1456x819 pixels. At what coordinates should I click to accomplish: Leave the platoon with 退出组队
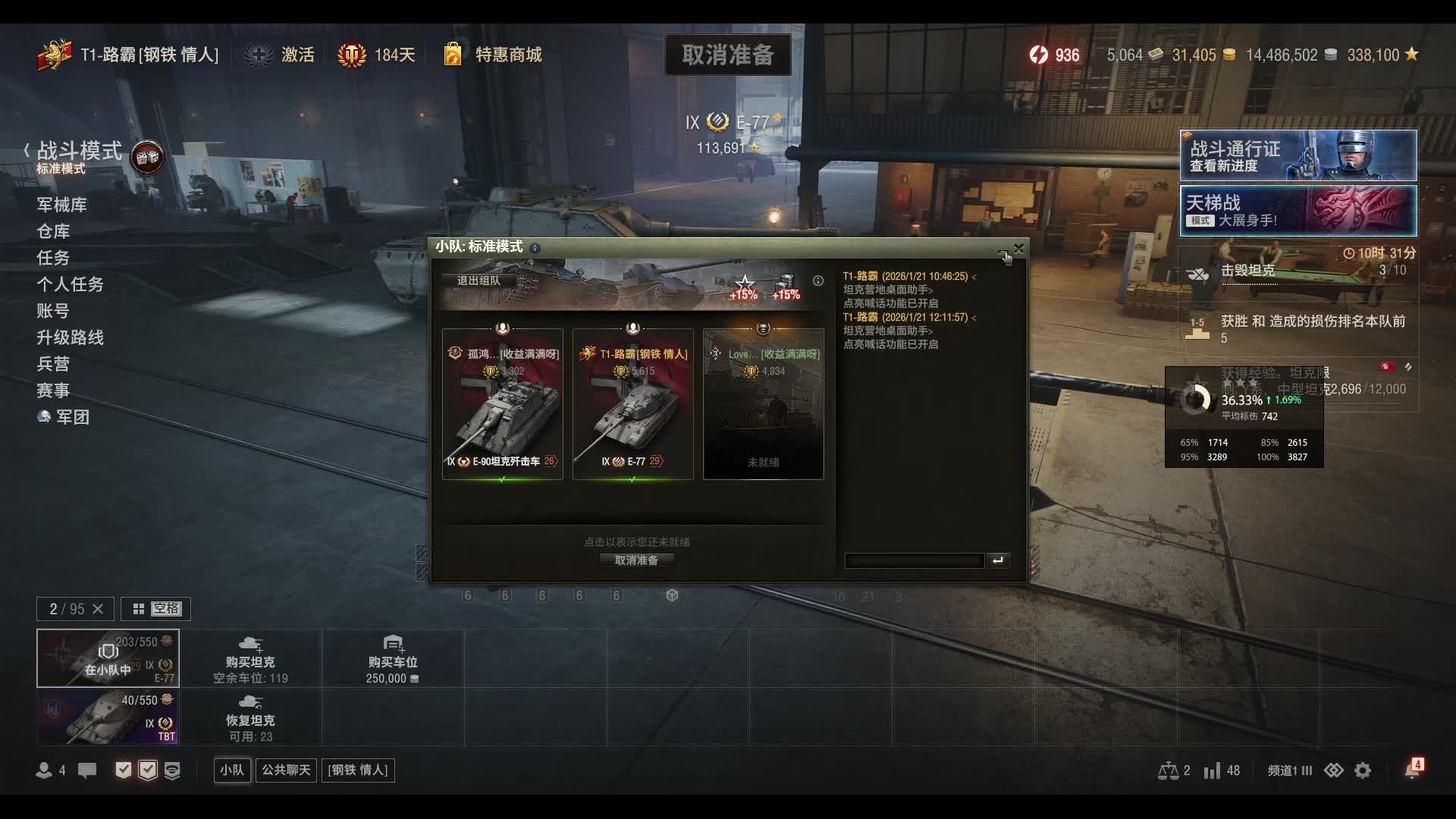[479, 281]
